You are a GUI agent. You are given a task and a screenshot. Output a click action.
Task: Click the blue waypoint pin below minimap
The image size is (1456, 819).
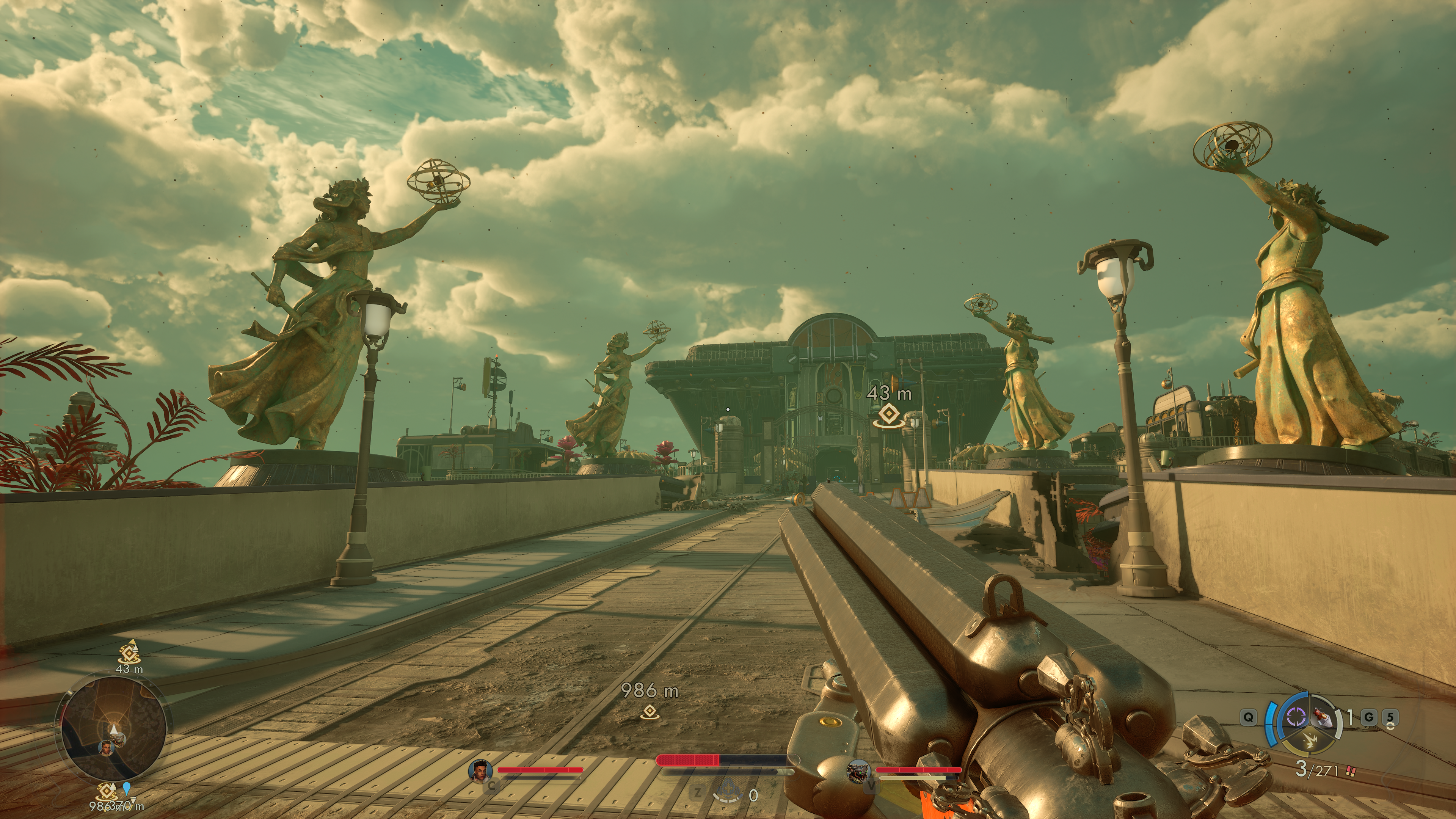(x=126, y=789)
